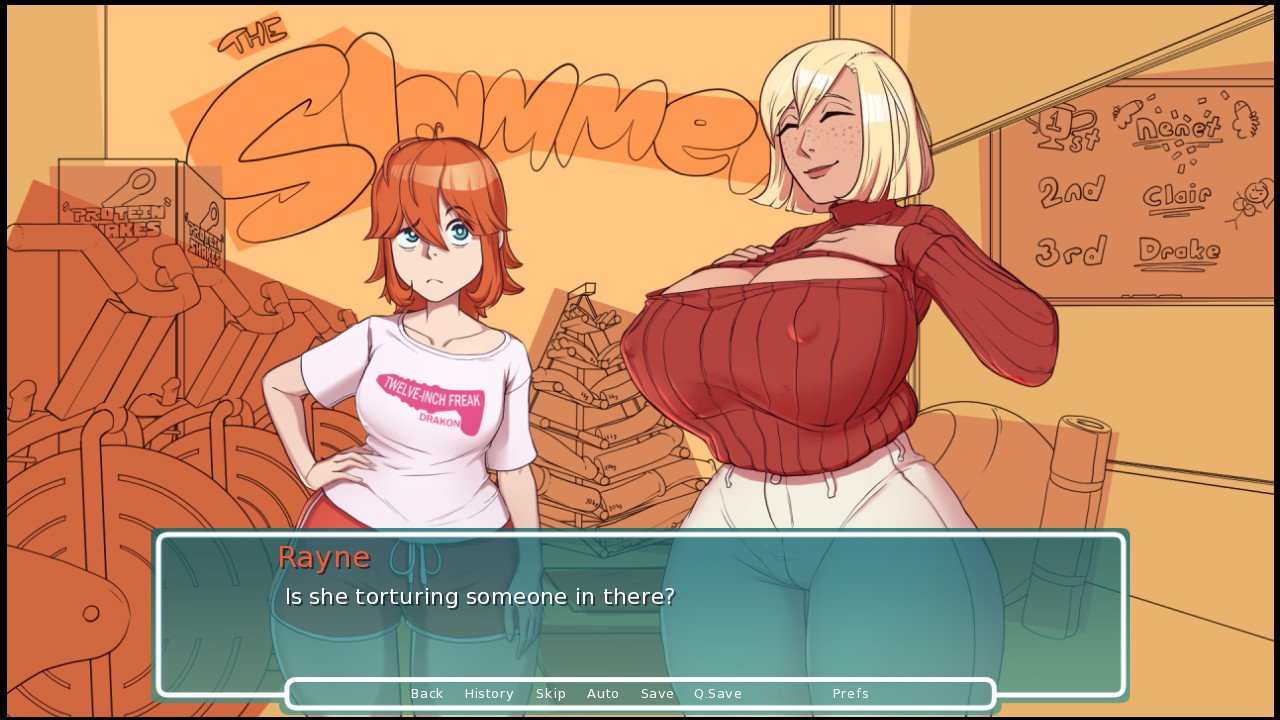Load the quick save via Q.Load
Viewport: 1280px width, 720px height.
pyautogui.click(x=784, y=693)
